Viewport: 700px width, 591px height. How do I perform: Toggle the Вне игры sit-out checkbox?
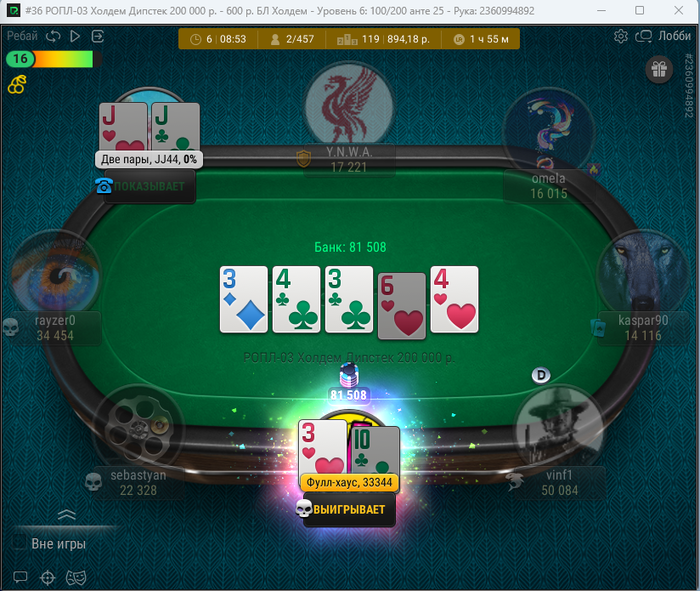point(19,543)
